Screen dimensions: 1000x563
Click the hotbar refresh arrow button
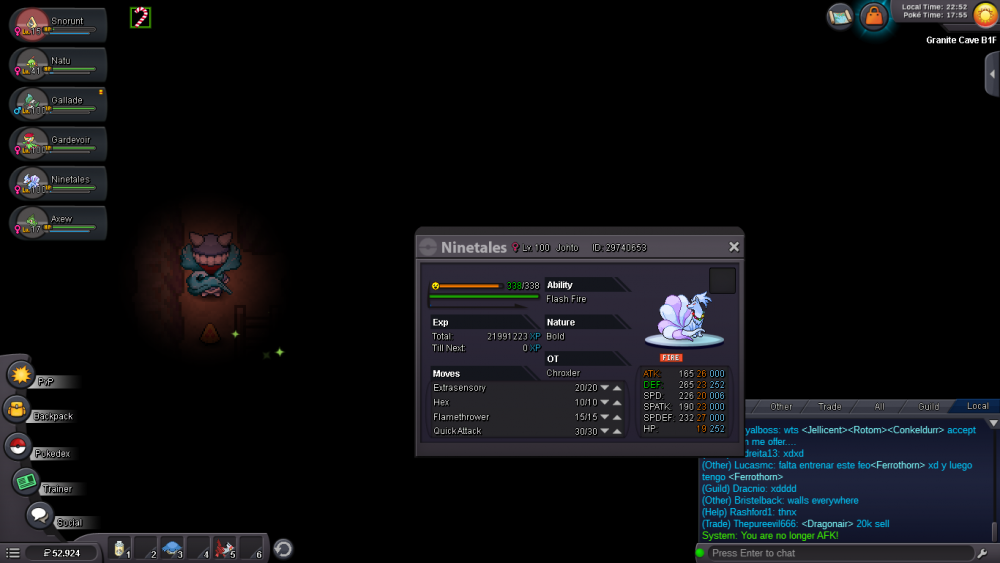tap(283, 548)
